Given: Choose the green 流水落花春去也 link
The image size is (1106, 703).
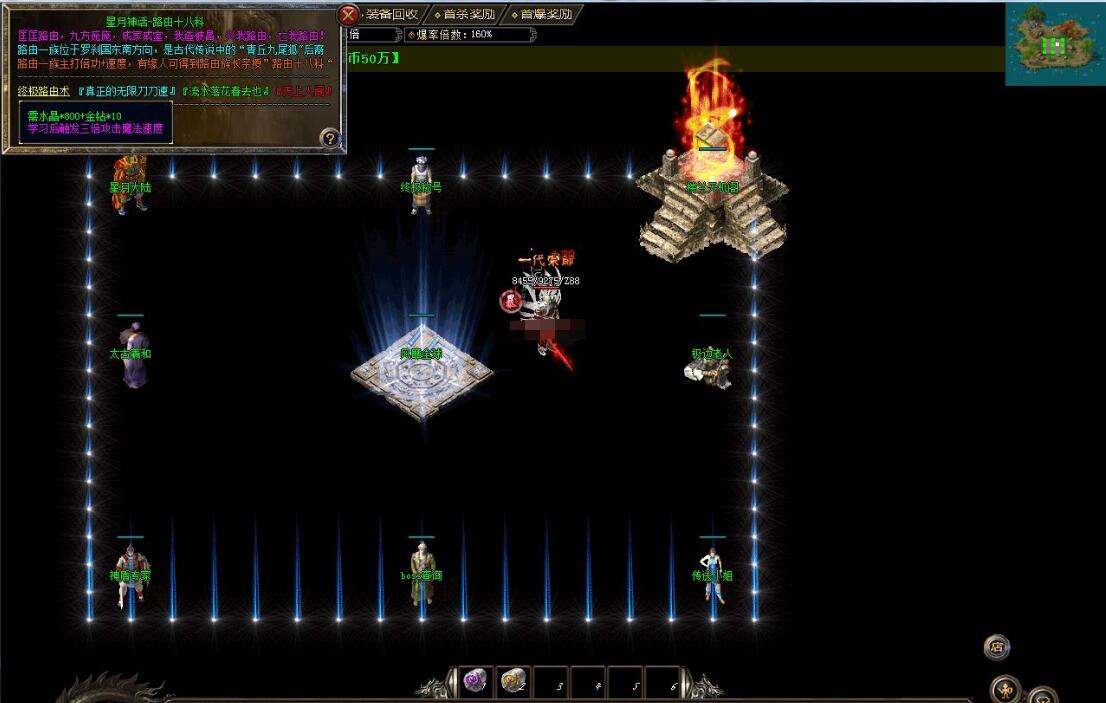Looking at the screenshot, I should pos(225,91).
